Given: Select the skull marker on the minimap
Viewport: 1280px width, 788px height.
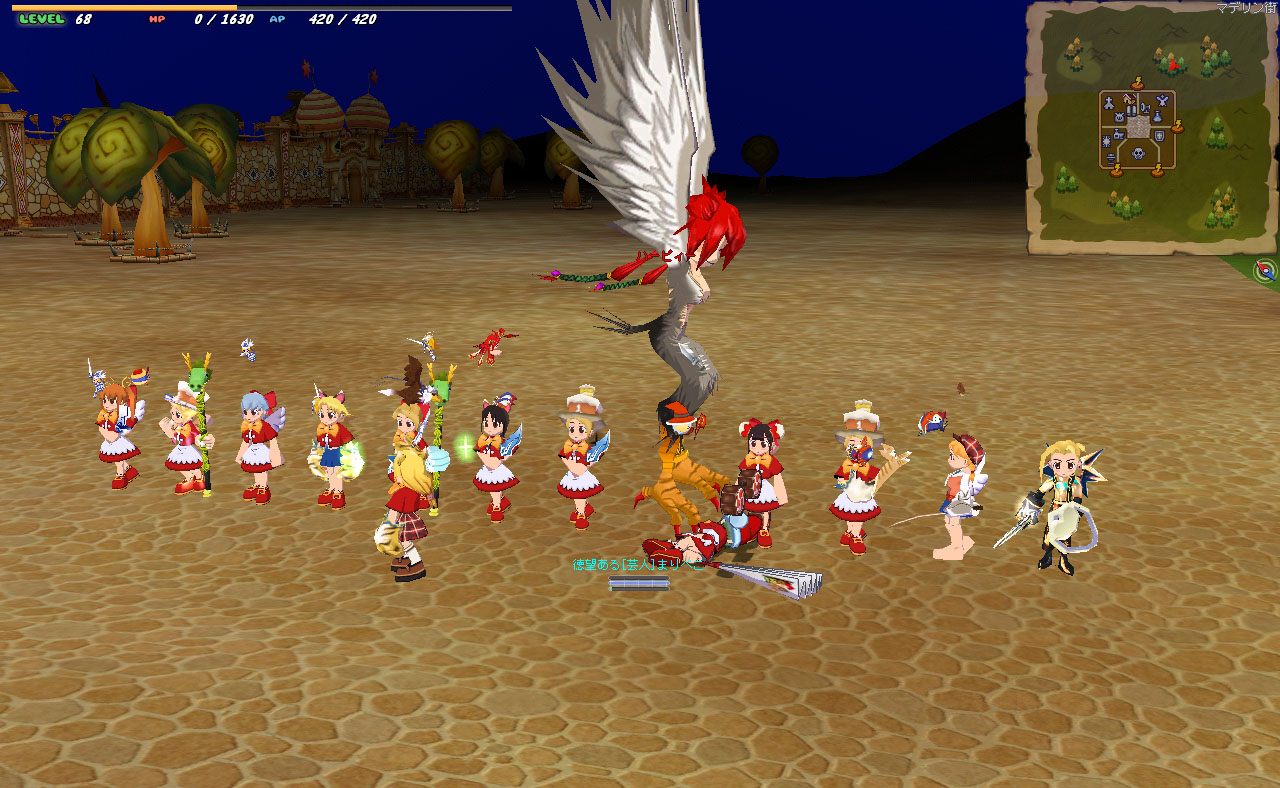Looking at the screenshot, I should pyautogui.click(x=1138, y=155).
